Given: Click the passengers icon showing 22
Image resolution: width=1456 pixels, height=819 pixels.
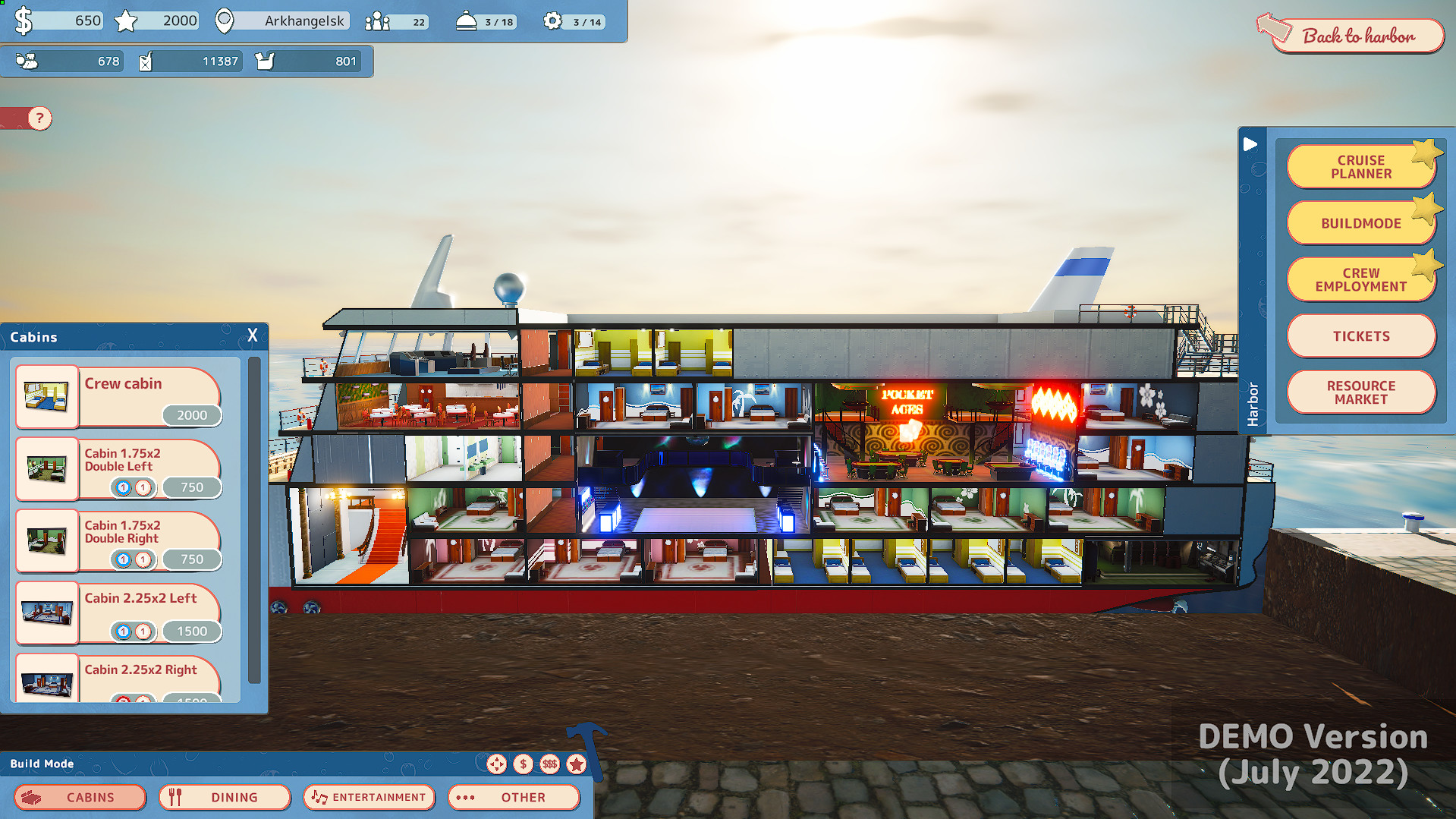Looking at the screenshot, I should point(377,21).
